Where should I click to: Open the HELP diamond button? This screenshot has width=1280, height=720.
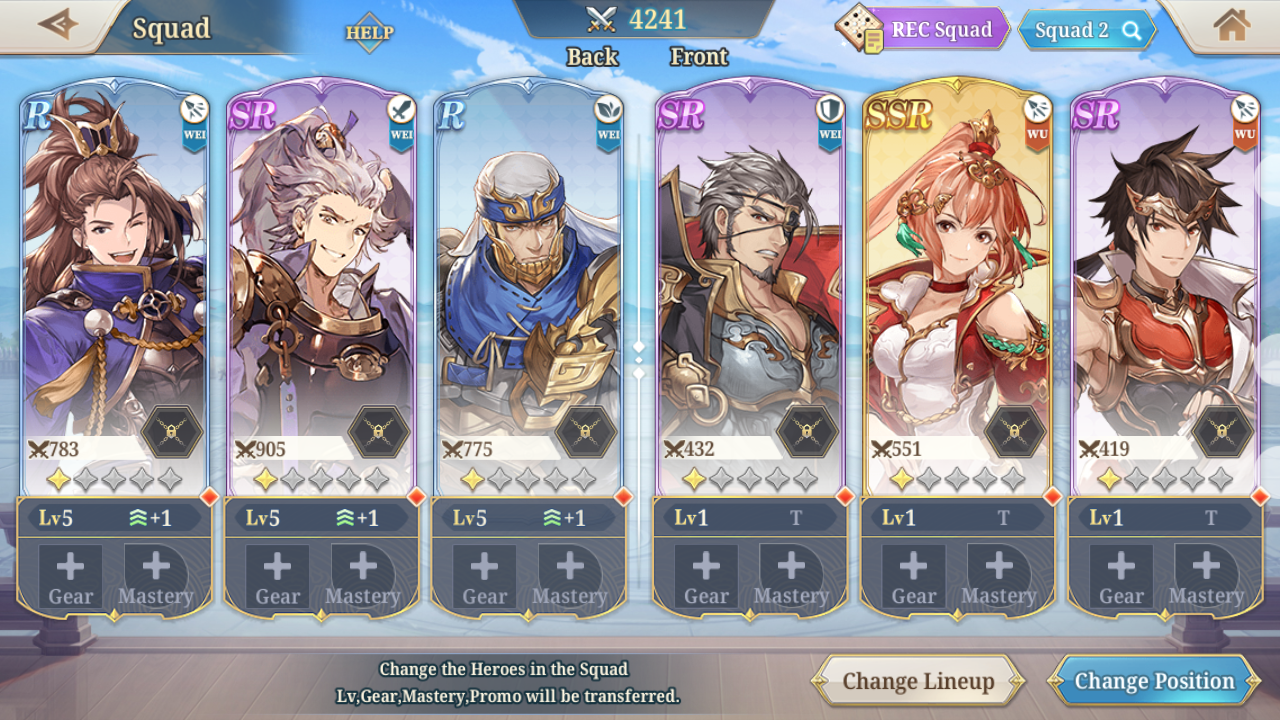[369, 32]
